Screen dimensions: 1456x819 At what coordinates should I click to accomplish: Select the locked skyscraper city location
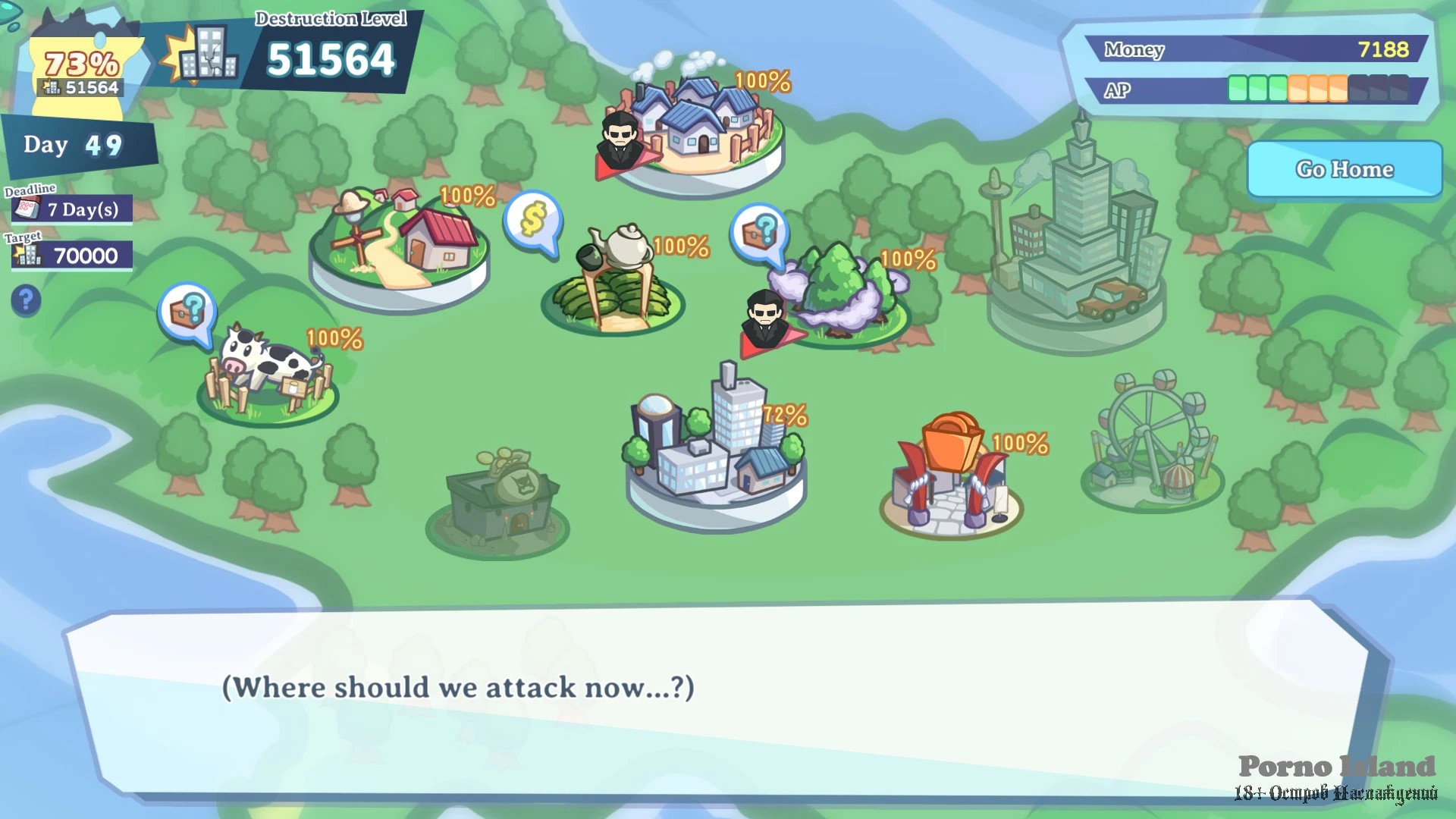1077,243
